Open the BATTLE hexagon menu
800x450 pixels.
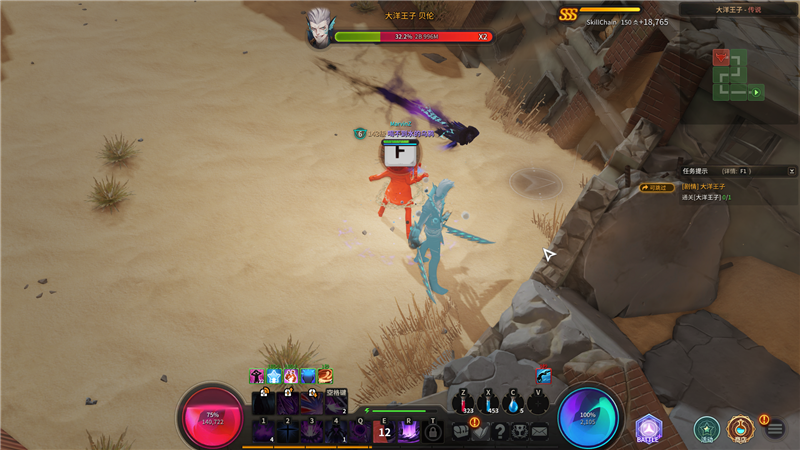(649, 427)
